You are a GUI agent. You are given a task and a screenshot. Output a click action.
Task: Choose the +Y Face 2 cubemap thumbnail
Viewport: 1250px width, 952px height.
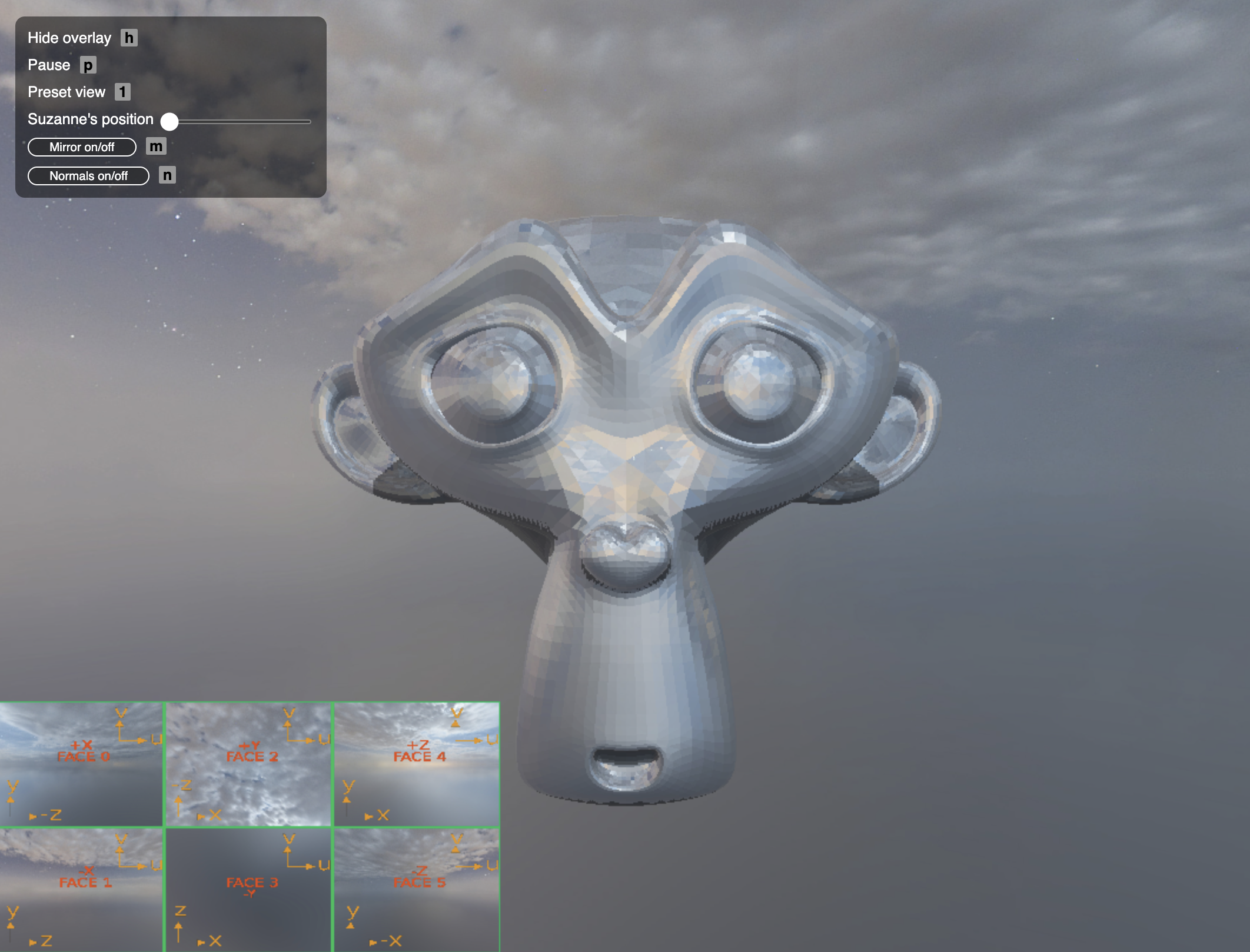pyautogui.click(x=249, y=764)
